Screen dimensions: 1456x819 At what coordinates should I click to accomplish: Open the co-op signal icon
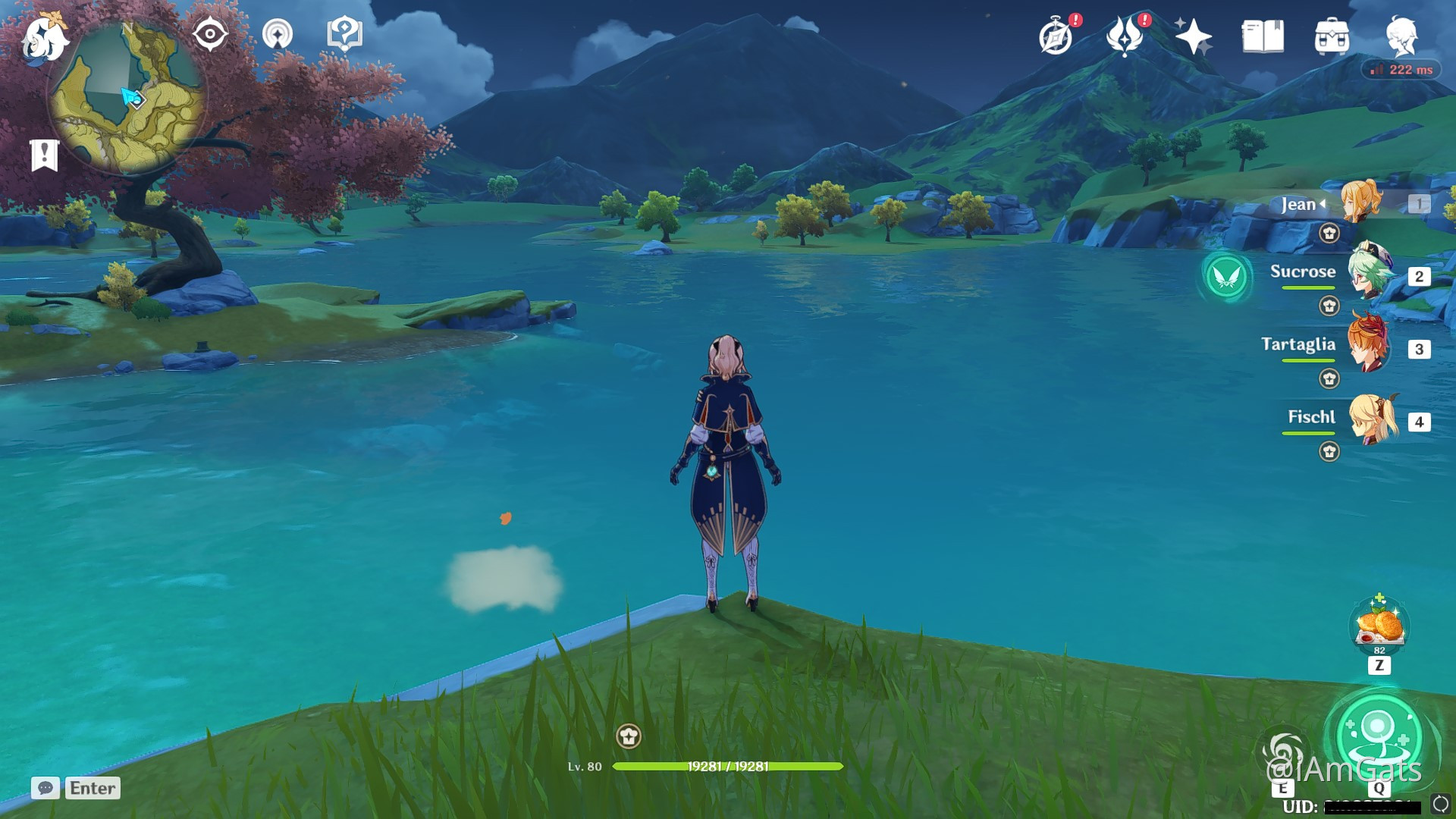(278, 35)
